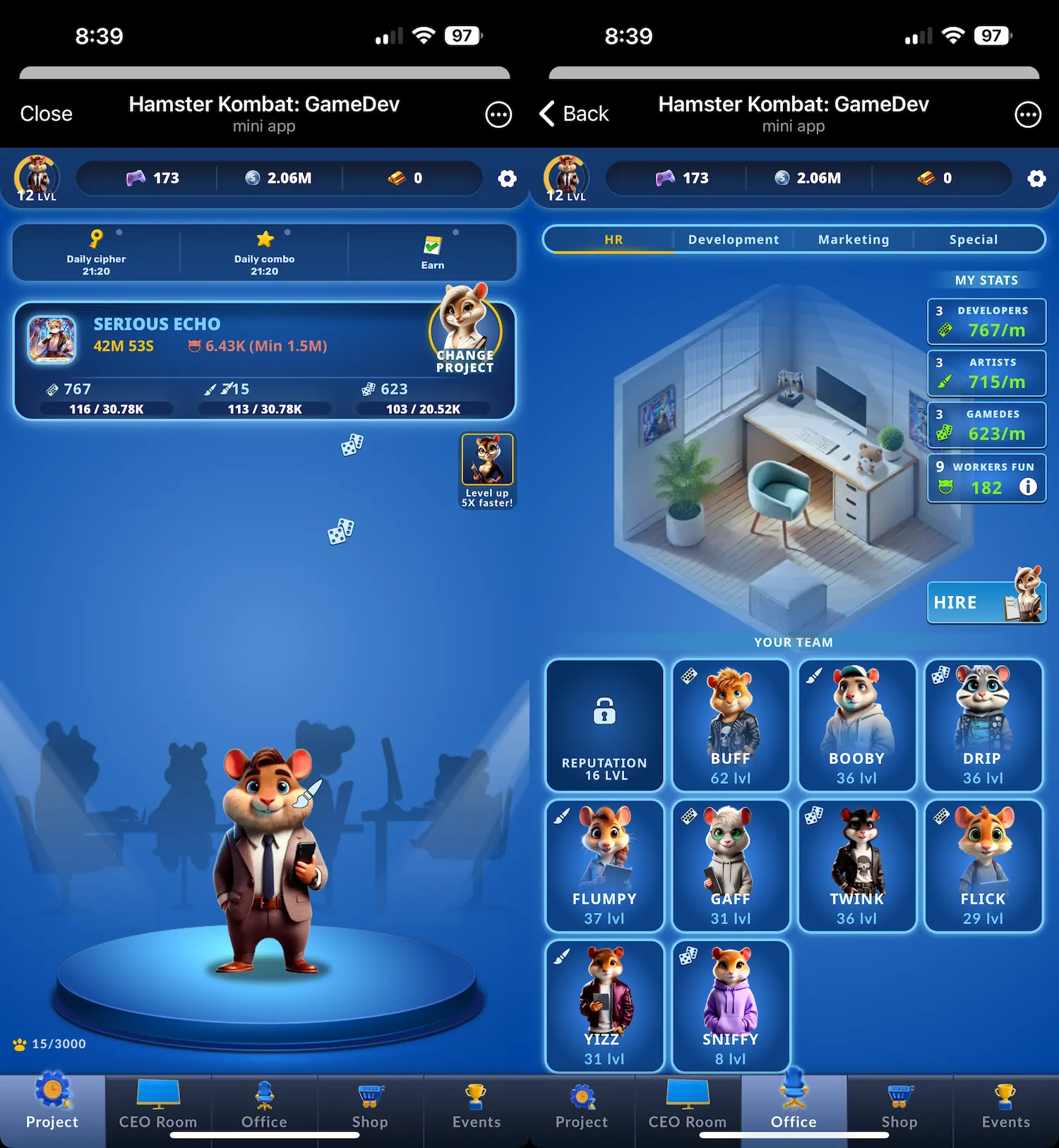Open the Marketing tab
The width and height of the screenshot is (1059, 1148).
[x=853, y=239]
